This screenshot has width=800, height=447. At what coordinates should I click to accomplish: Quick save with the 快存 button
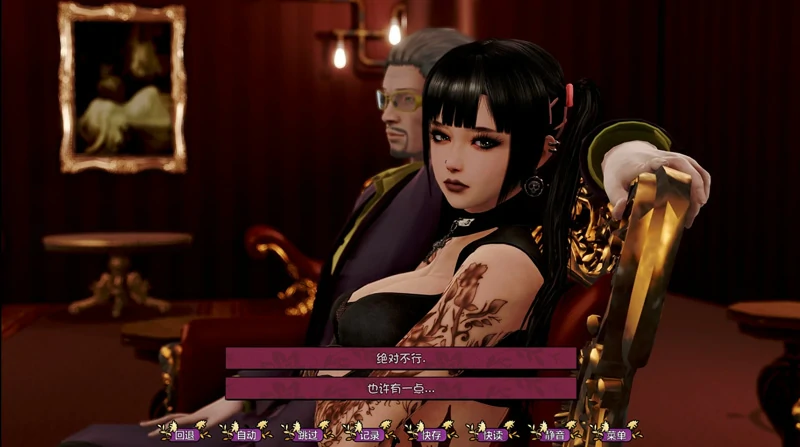431,434
